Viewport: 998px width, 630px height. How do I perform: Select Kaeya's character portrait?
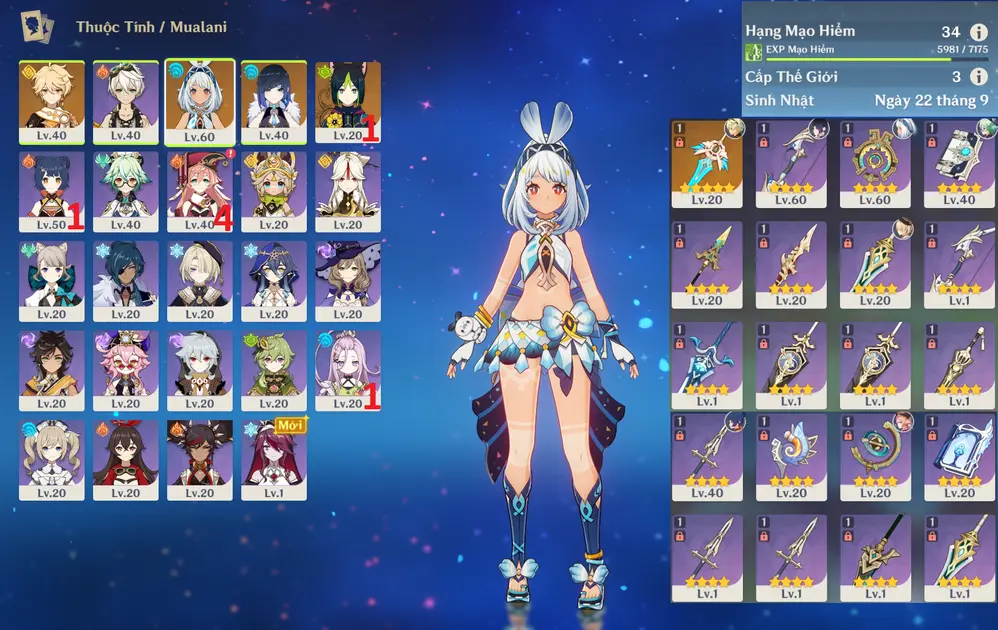coord(126,280)
